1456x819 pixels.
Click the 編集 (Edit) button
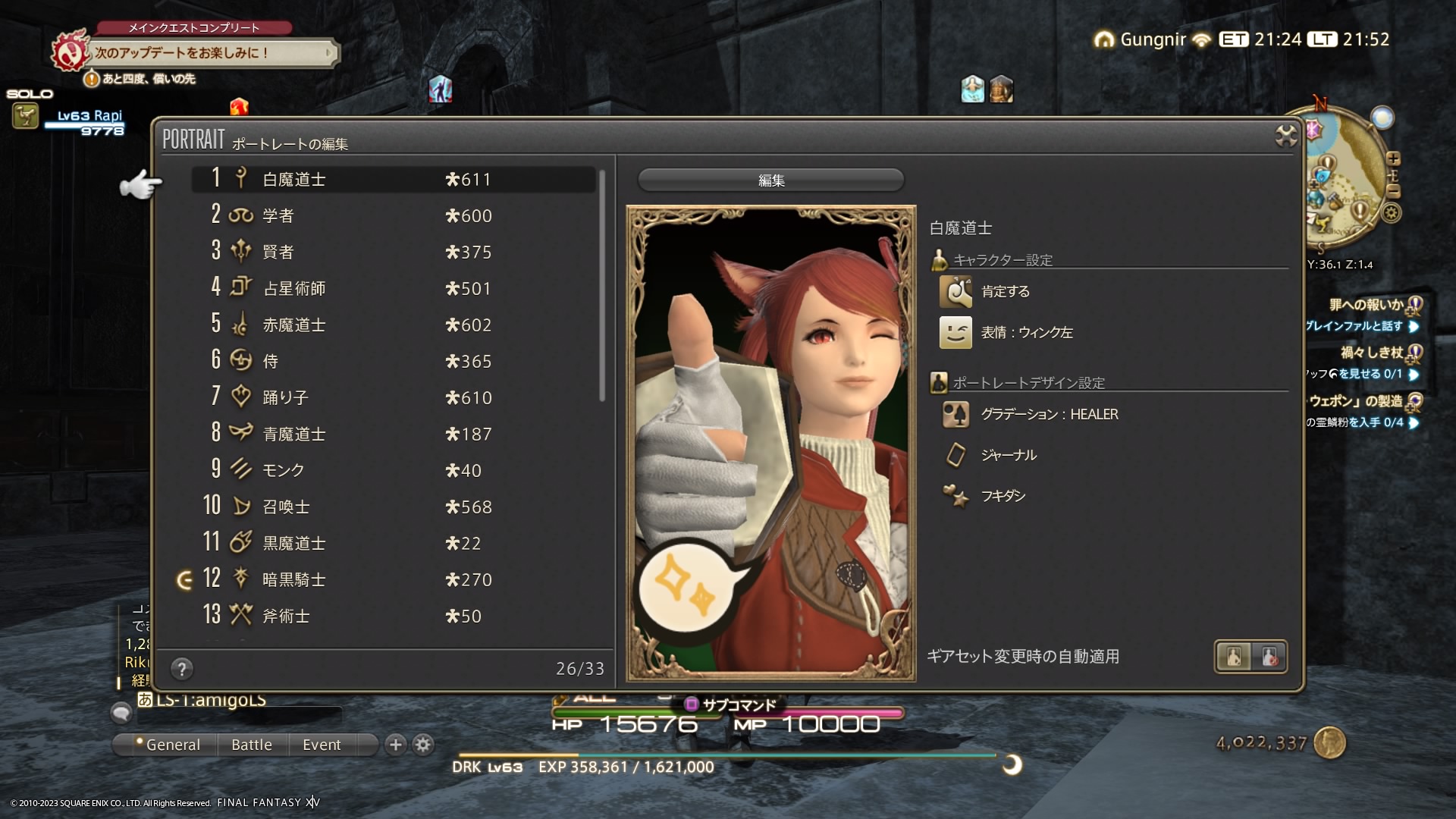(770, 180)
